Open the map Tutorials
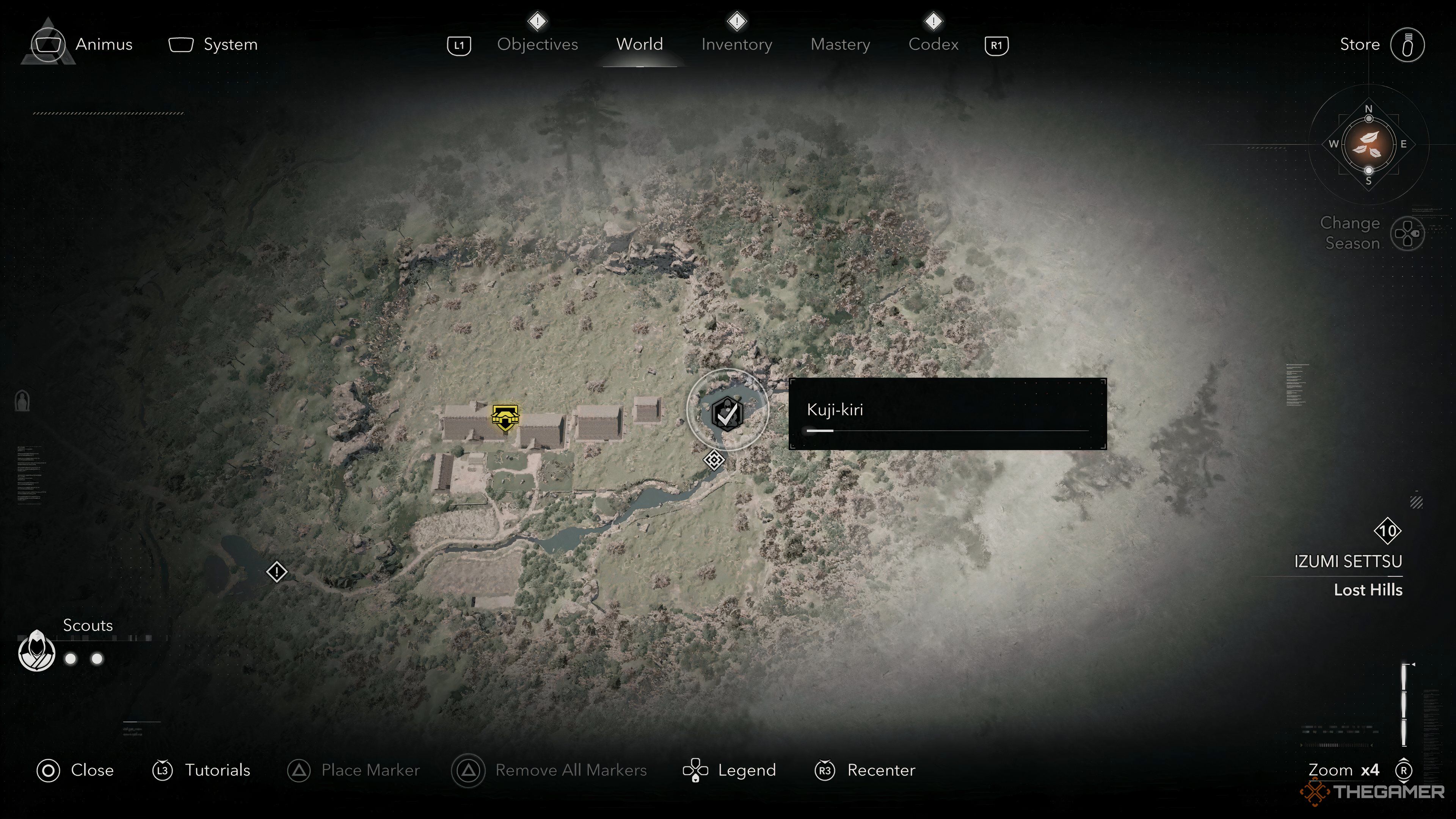Screen dimensions: 1456x819 (201, 770)
